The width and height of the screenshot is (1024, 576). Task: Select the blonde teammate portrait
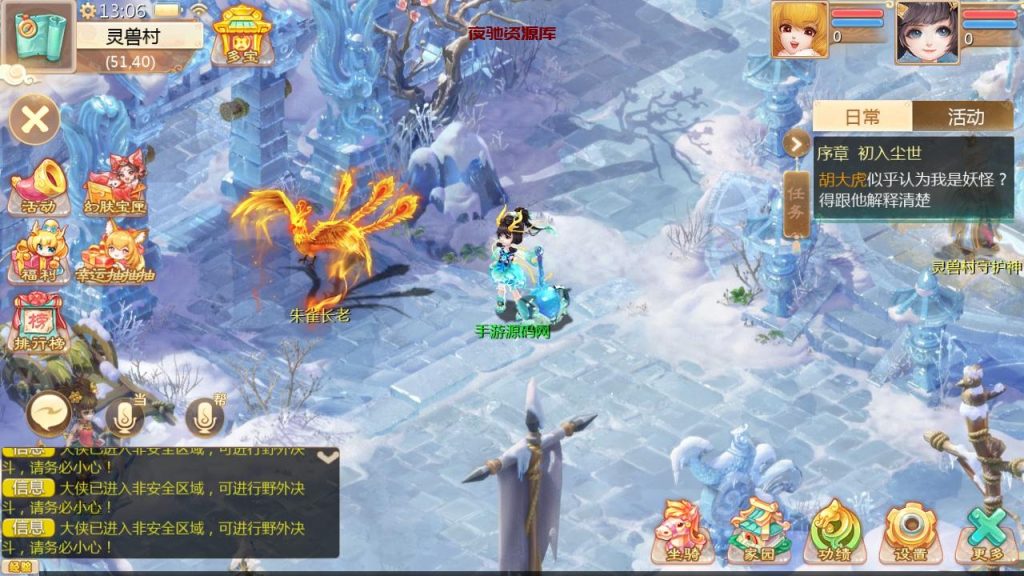pyautogui.click(x=799, y=30)
